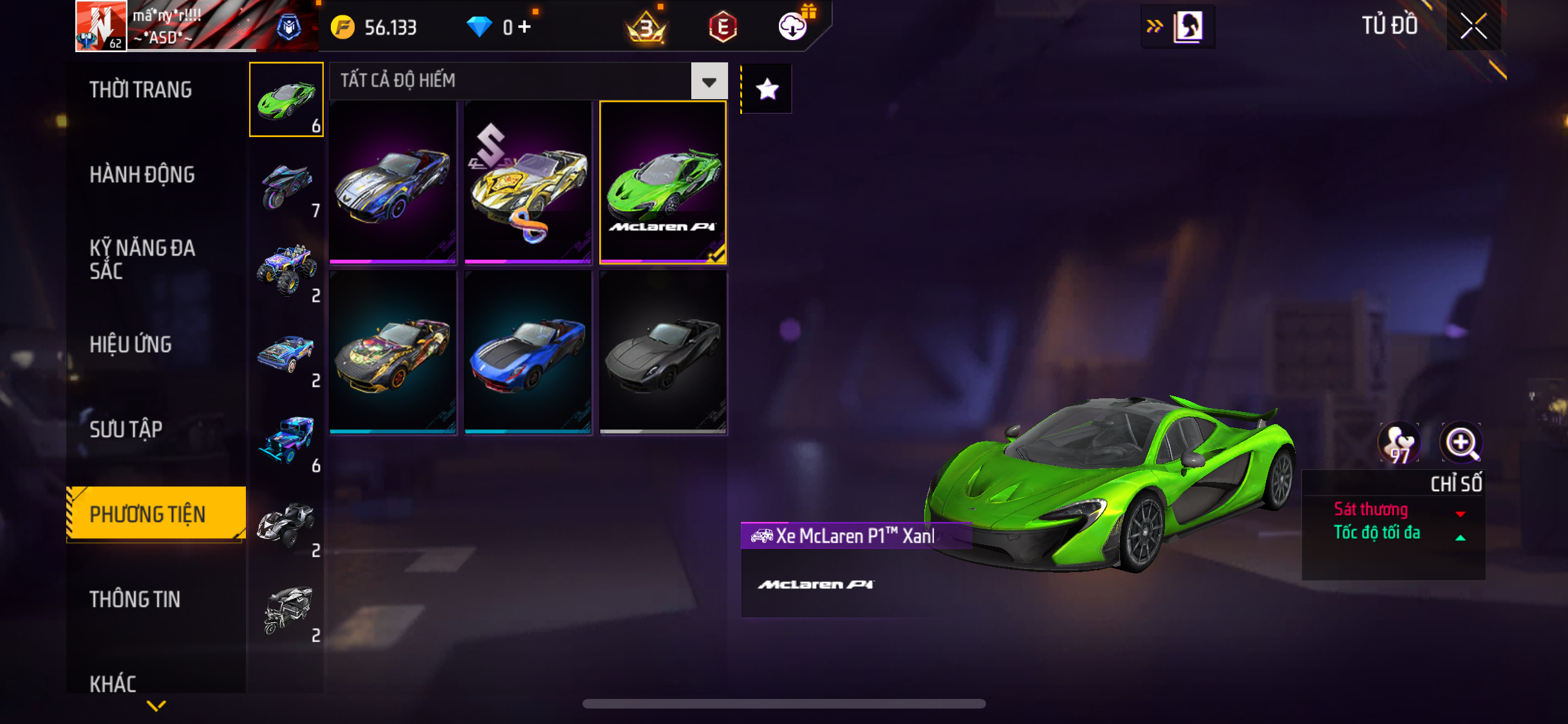The image size is (1568, 724).
Task: Switch to the Thời Trang tab
Action: 140,89
